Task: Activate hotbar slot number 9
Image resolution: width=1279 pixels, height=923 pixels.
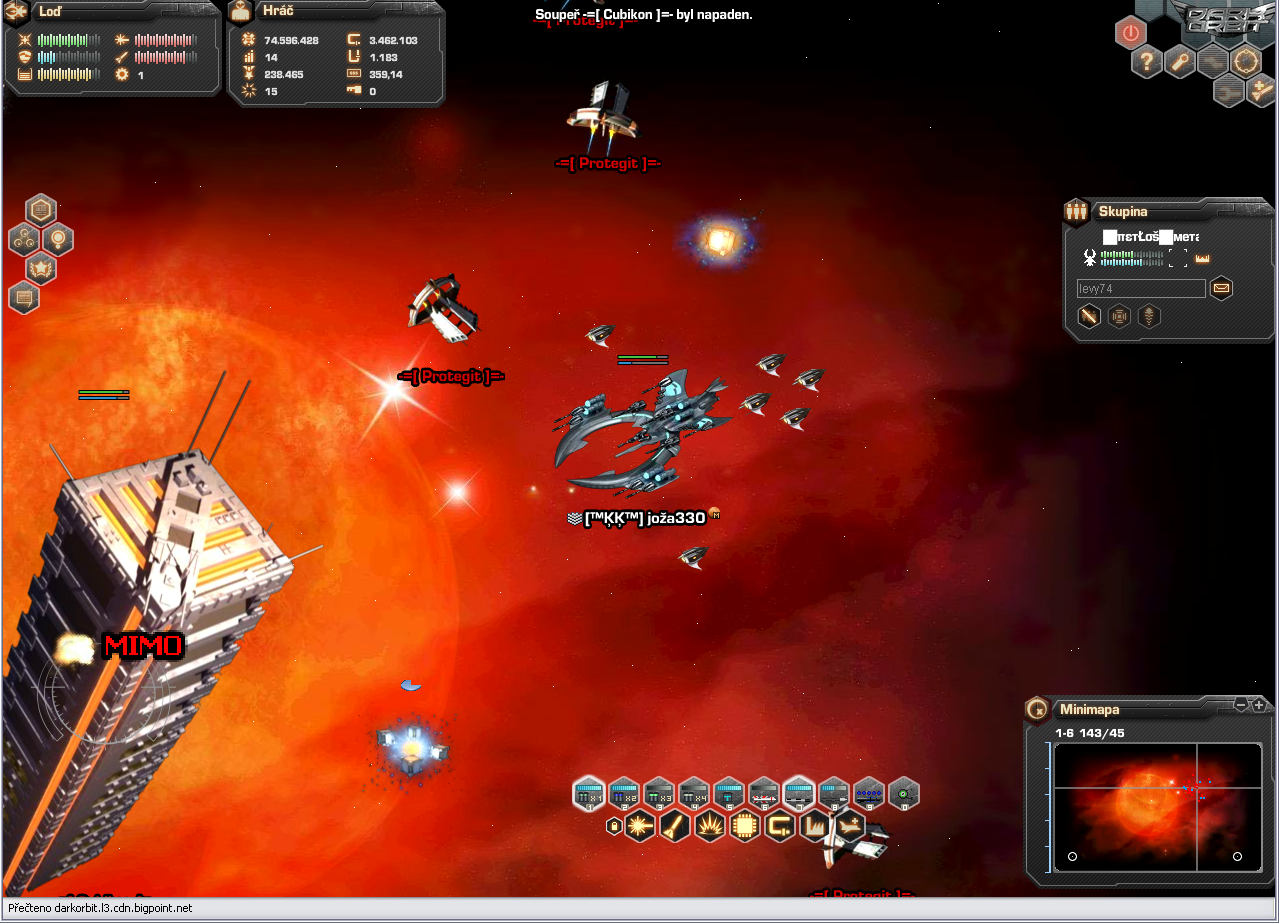Action: [868, 794]
